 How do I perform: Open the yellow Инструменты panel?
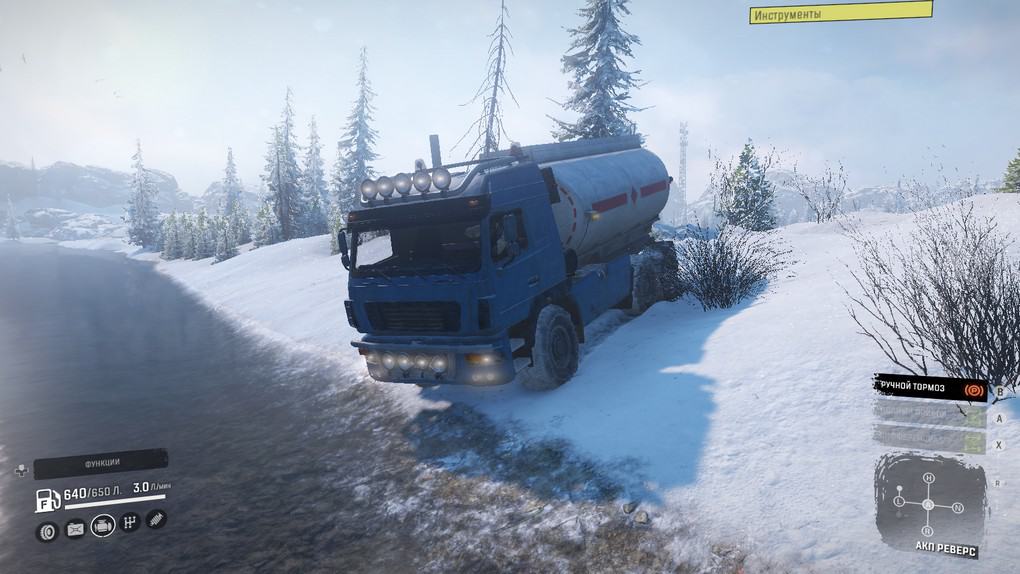840,13
